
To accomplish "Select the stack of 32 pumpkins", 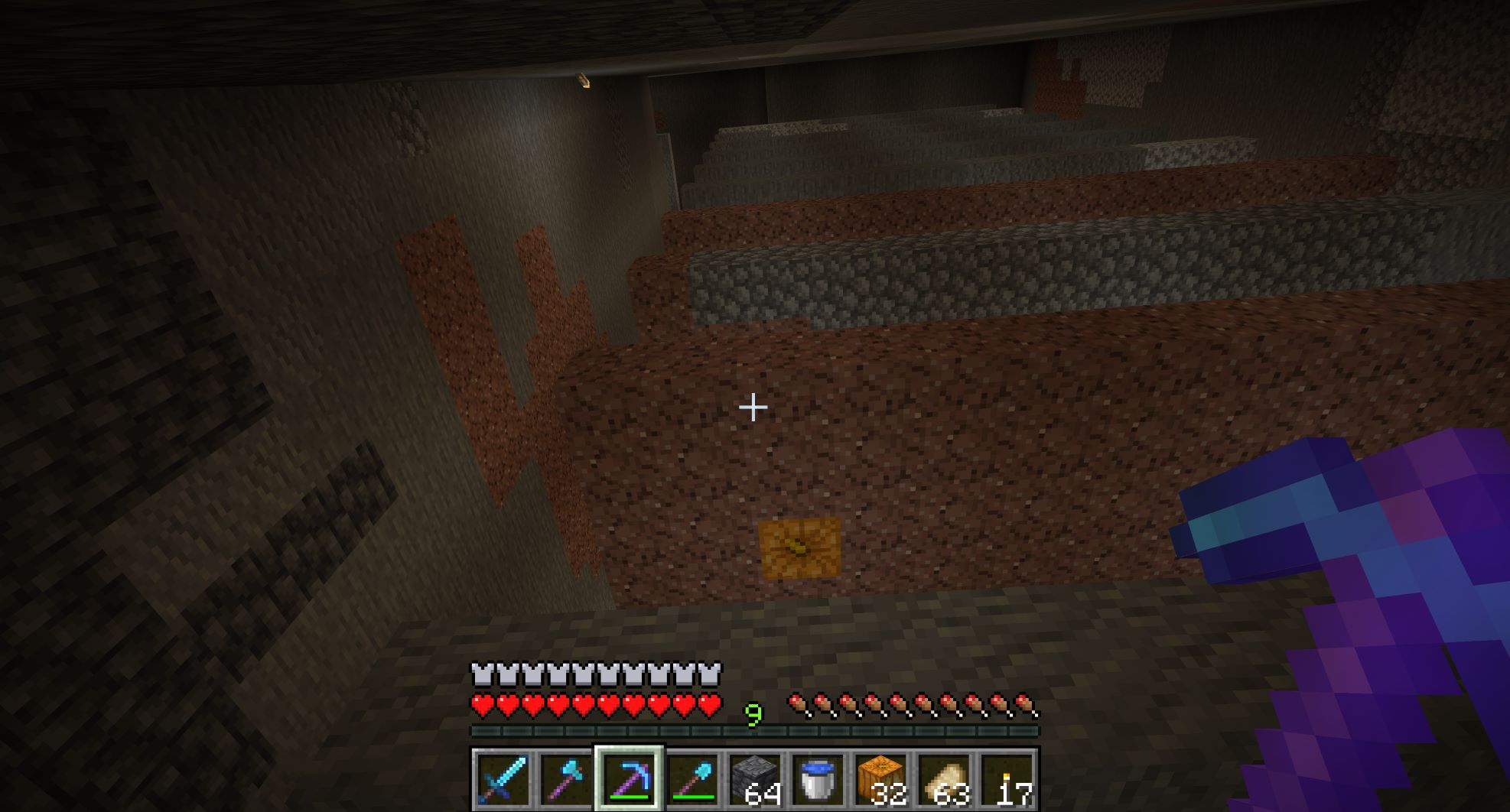I will coord(881,779).
